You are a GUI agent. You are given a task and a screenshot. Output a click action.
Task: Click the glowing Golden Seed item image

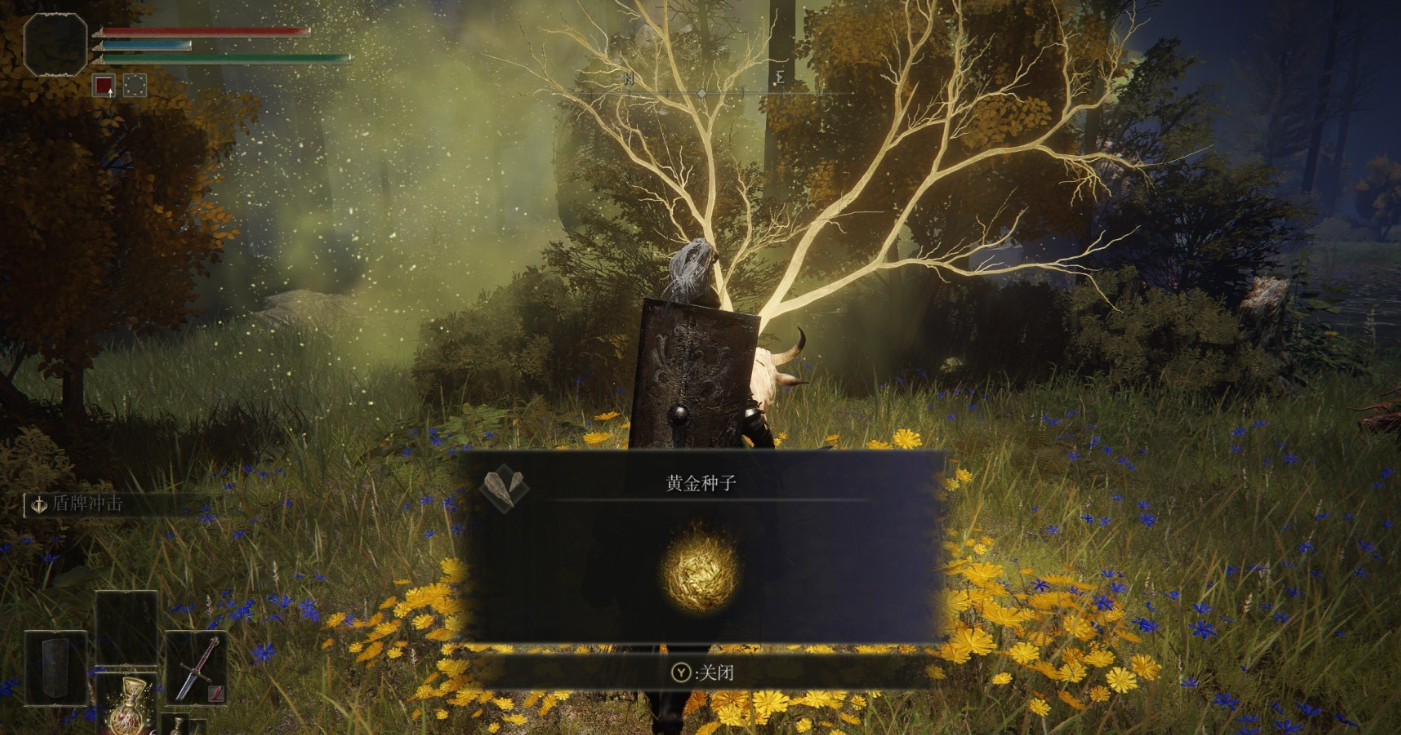click(700, 570)
